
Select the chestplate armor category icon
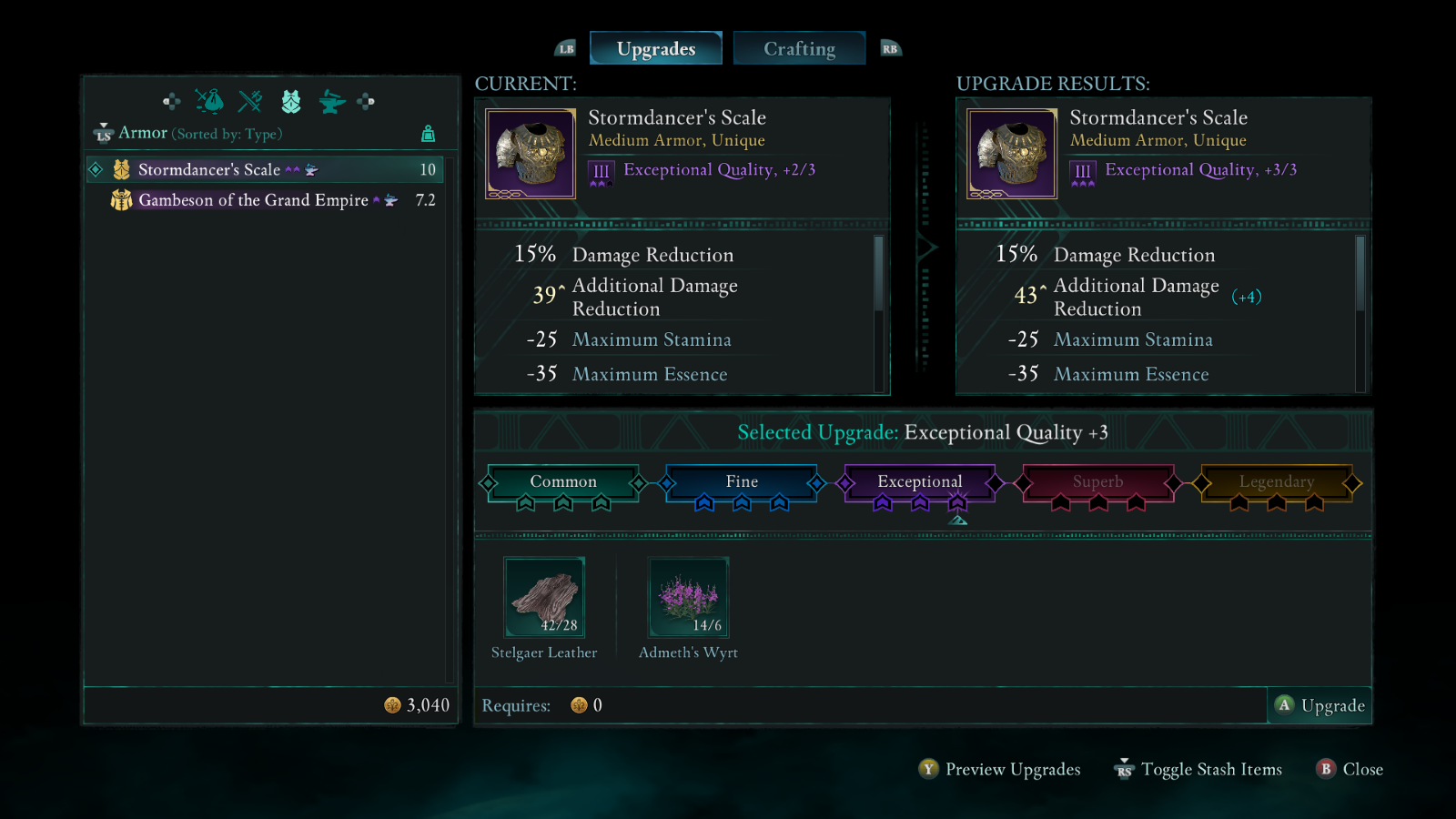pyautogui.click(x=291, y=101)
